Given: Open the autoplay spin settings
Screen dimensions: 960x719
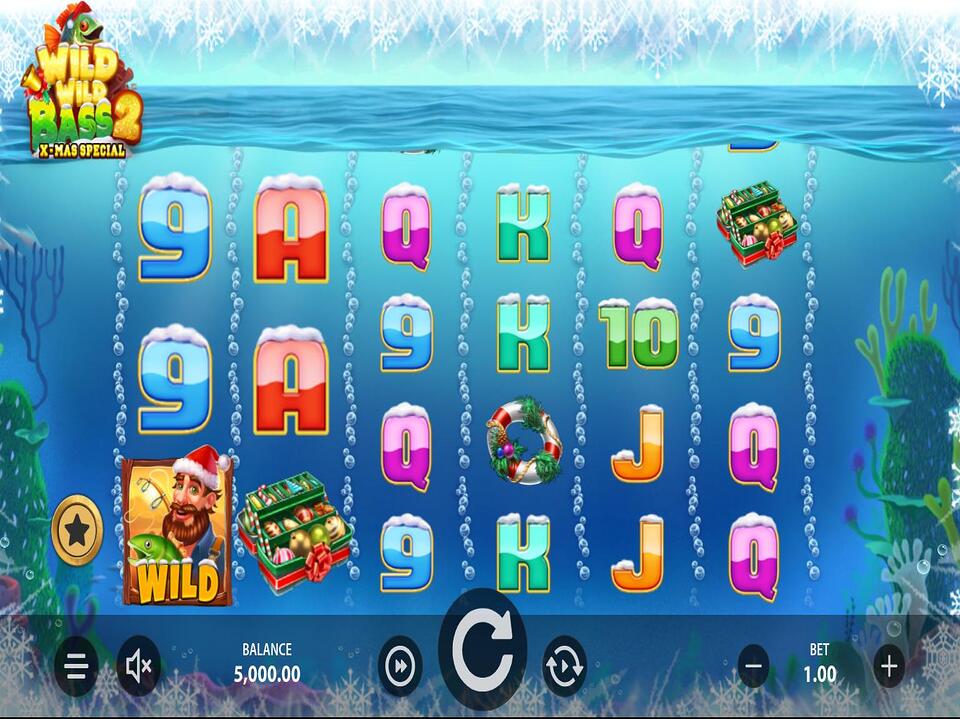Looking at the screenshot, I should click(564, 666).
